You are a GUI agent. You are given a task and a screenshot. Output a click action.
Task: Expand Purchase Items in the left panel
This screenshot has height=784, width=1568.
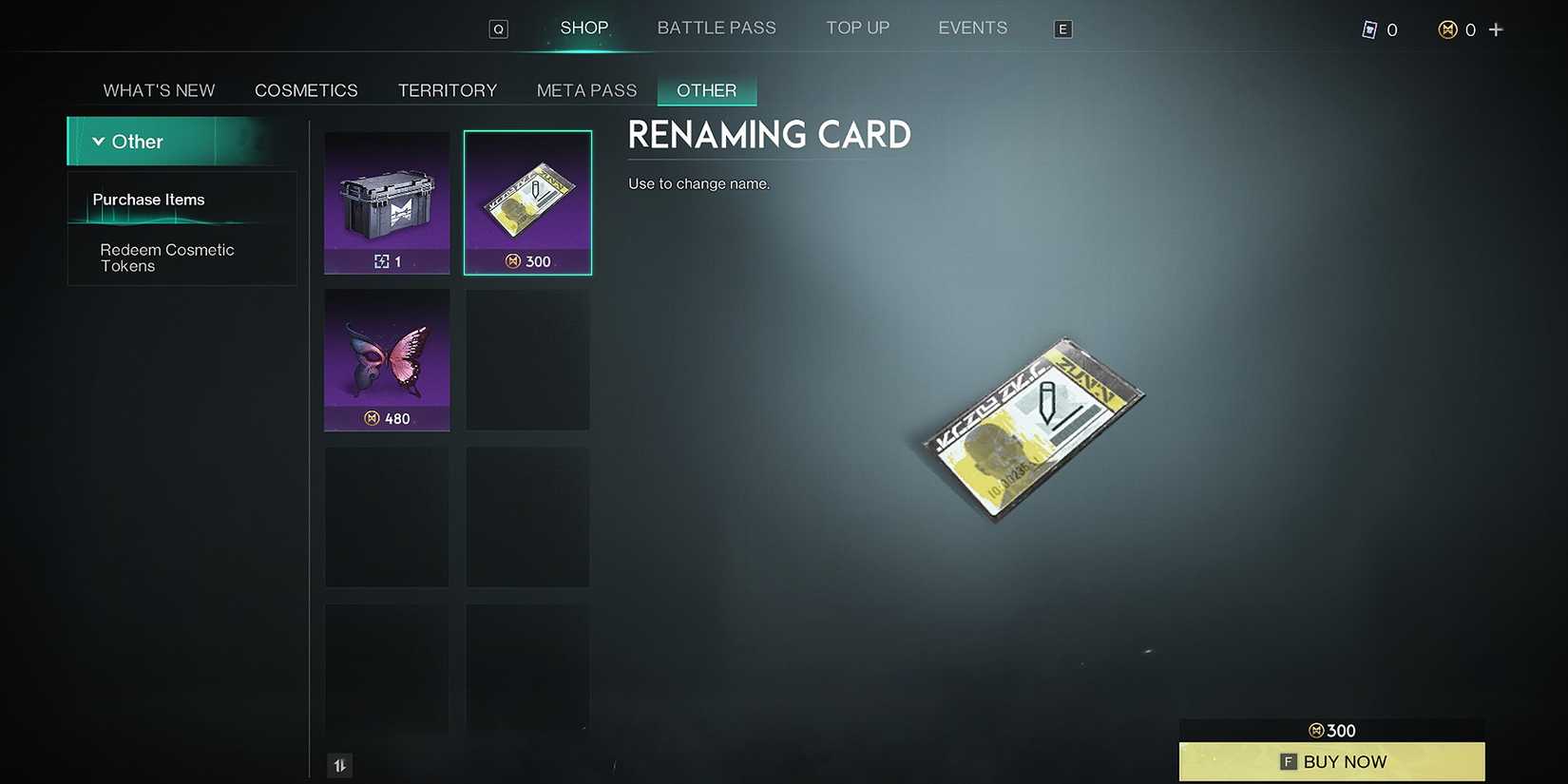tap(148, 200)
